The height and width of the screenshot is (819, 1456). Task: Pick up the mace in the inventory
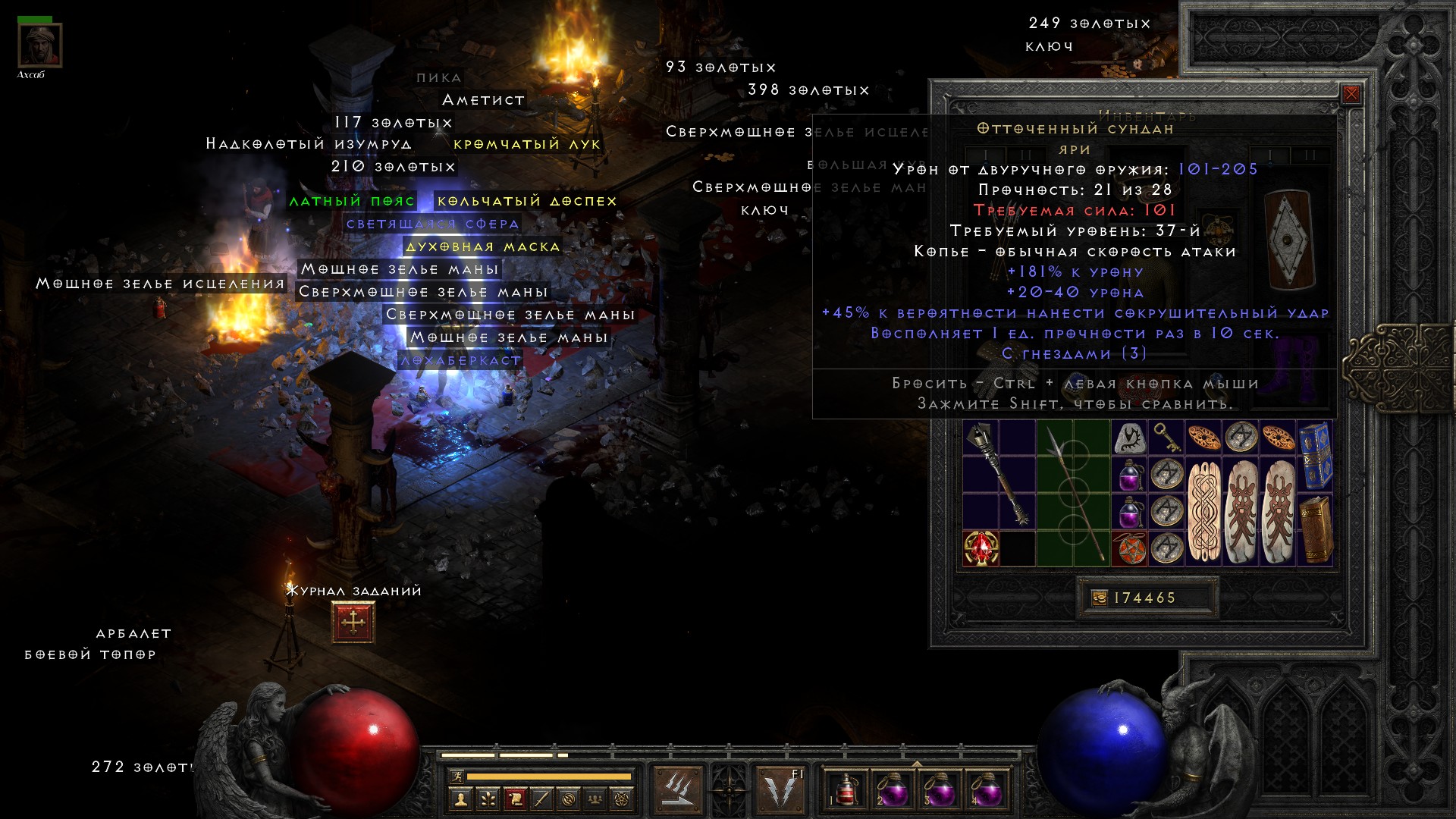(999, 475)
